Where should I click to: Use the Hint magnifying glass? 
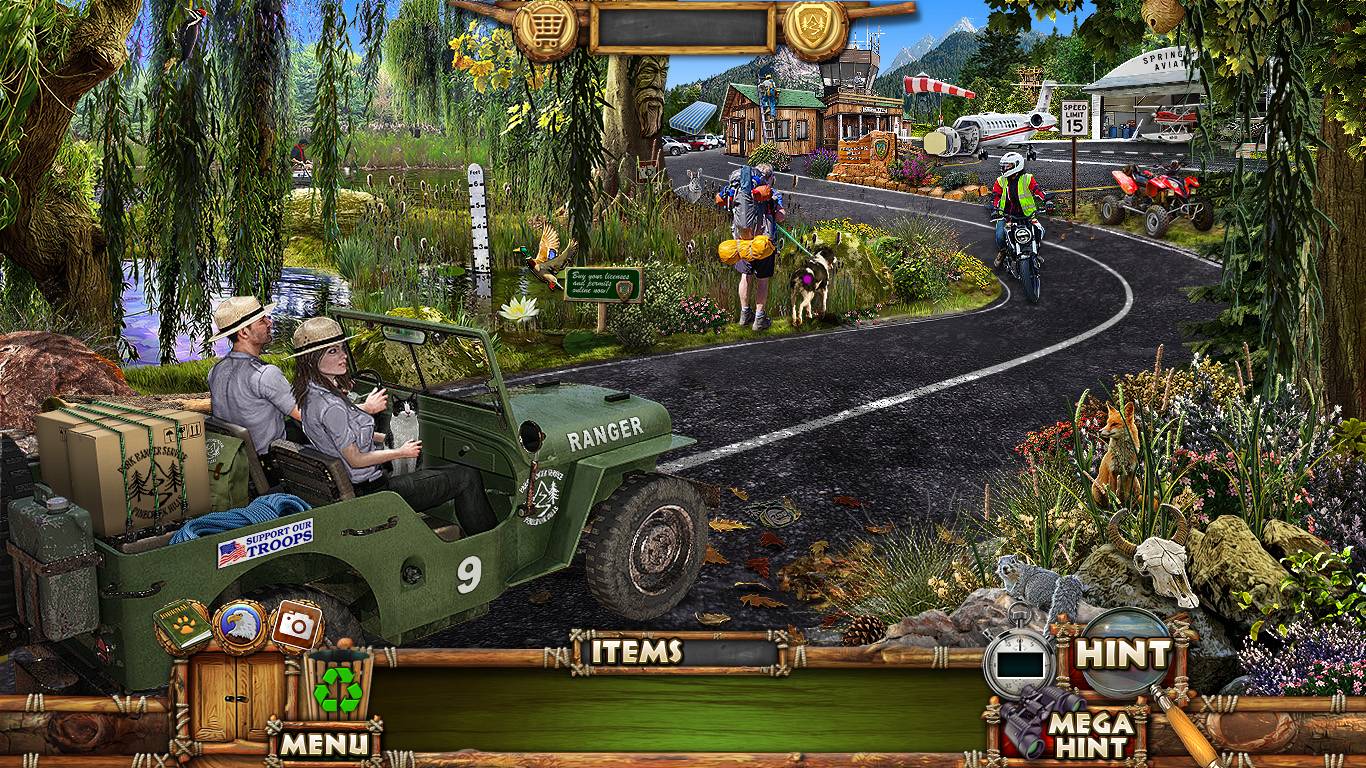click(x=1123, y=654)
